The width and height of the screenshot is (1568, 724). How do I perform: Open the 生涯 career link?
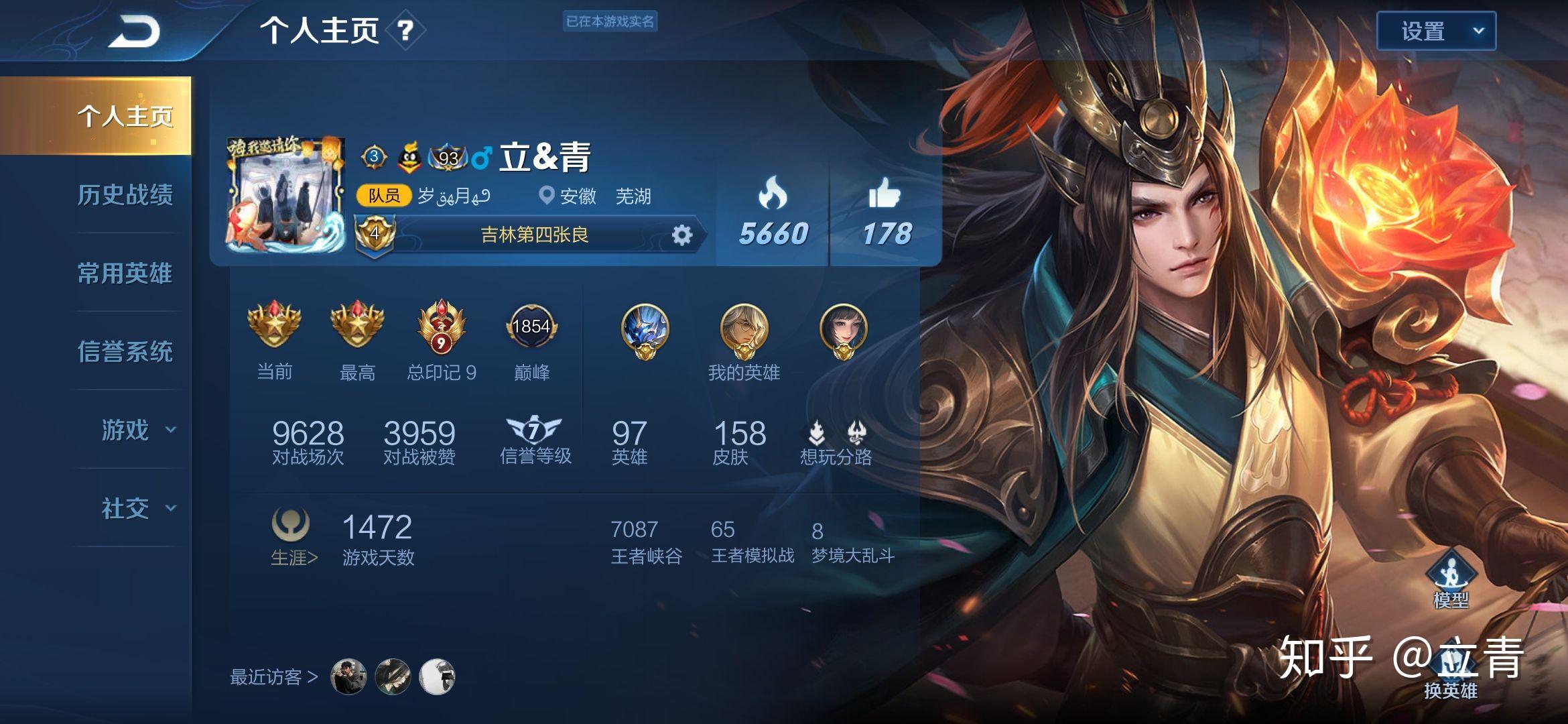point(293,558)
